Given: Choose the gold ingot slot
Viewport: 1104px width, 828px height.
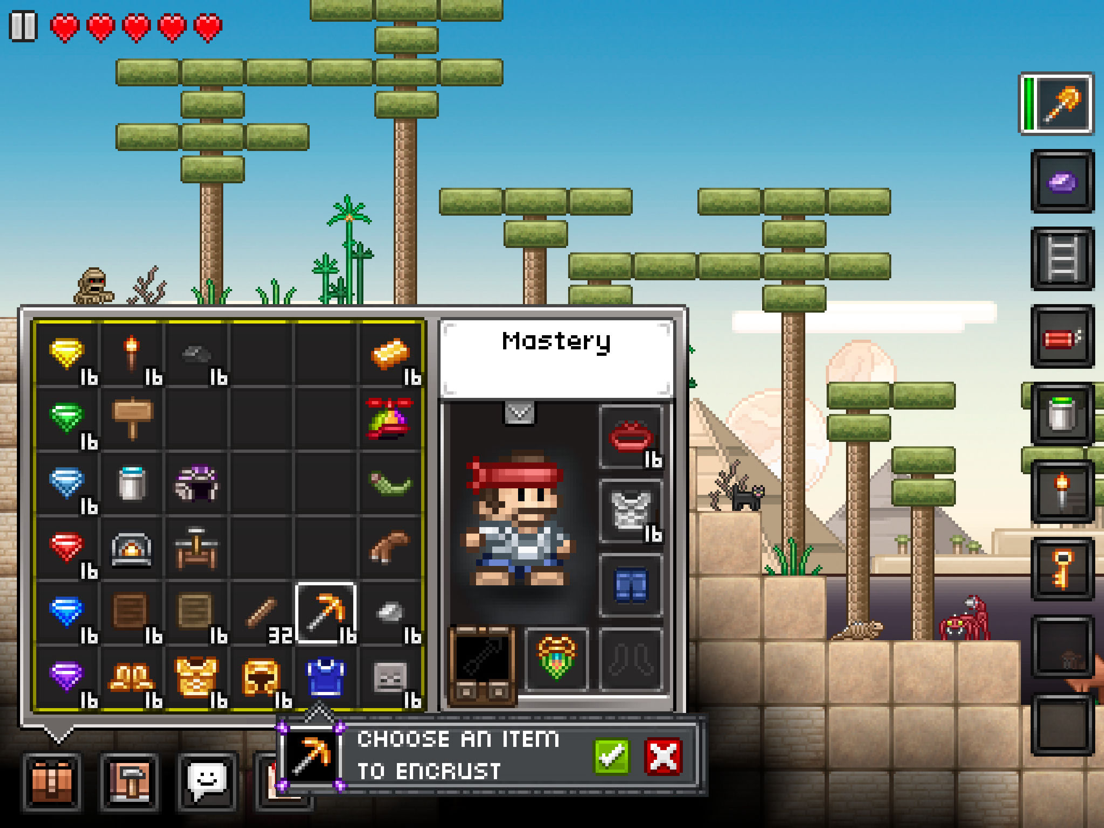Looking at the screenshot, I should [390, 353].
